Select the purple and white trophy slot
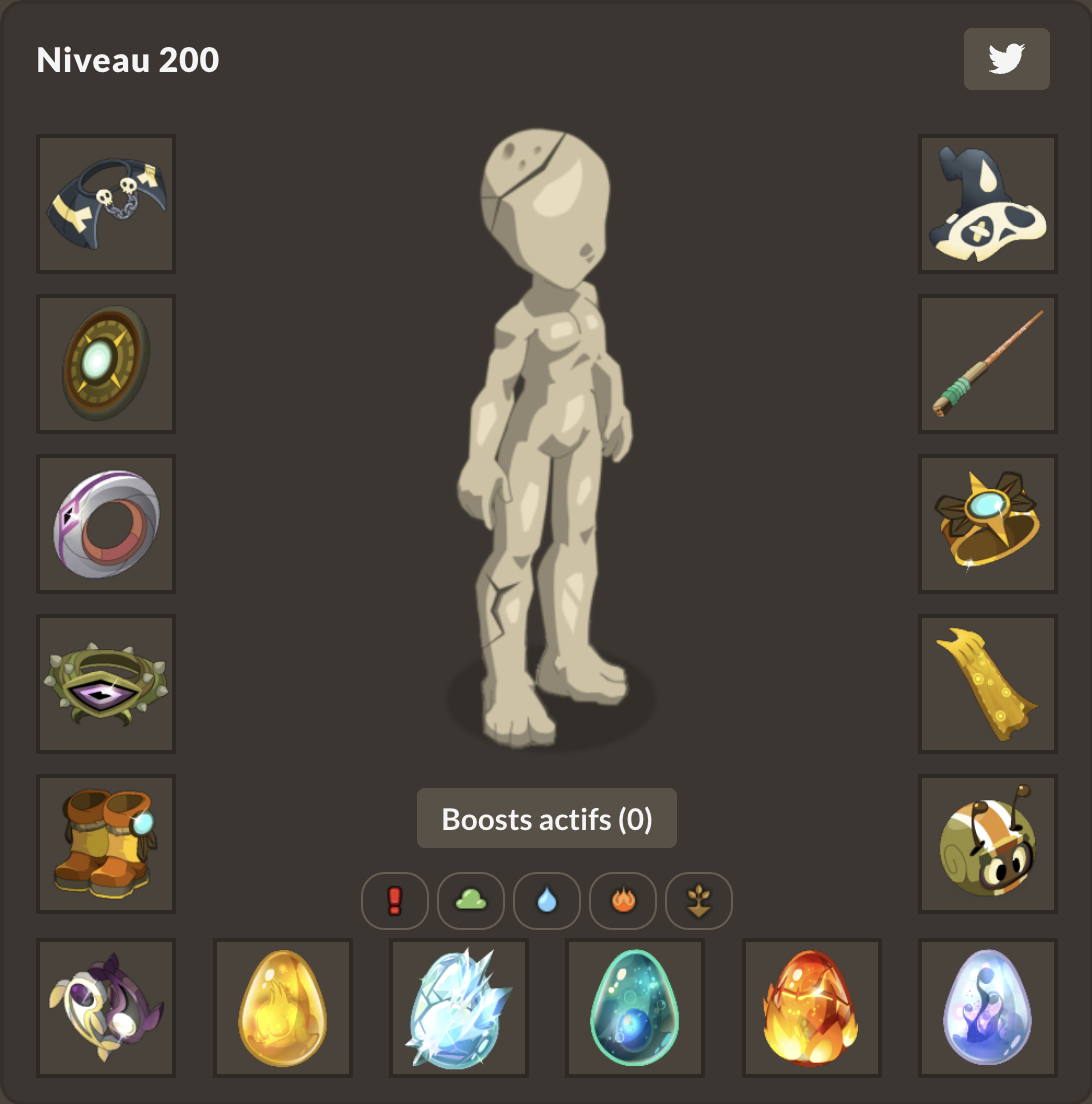This screenshot has width=1092, height=1104. click(106, 1008)
